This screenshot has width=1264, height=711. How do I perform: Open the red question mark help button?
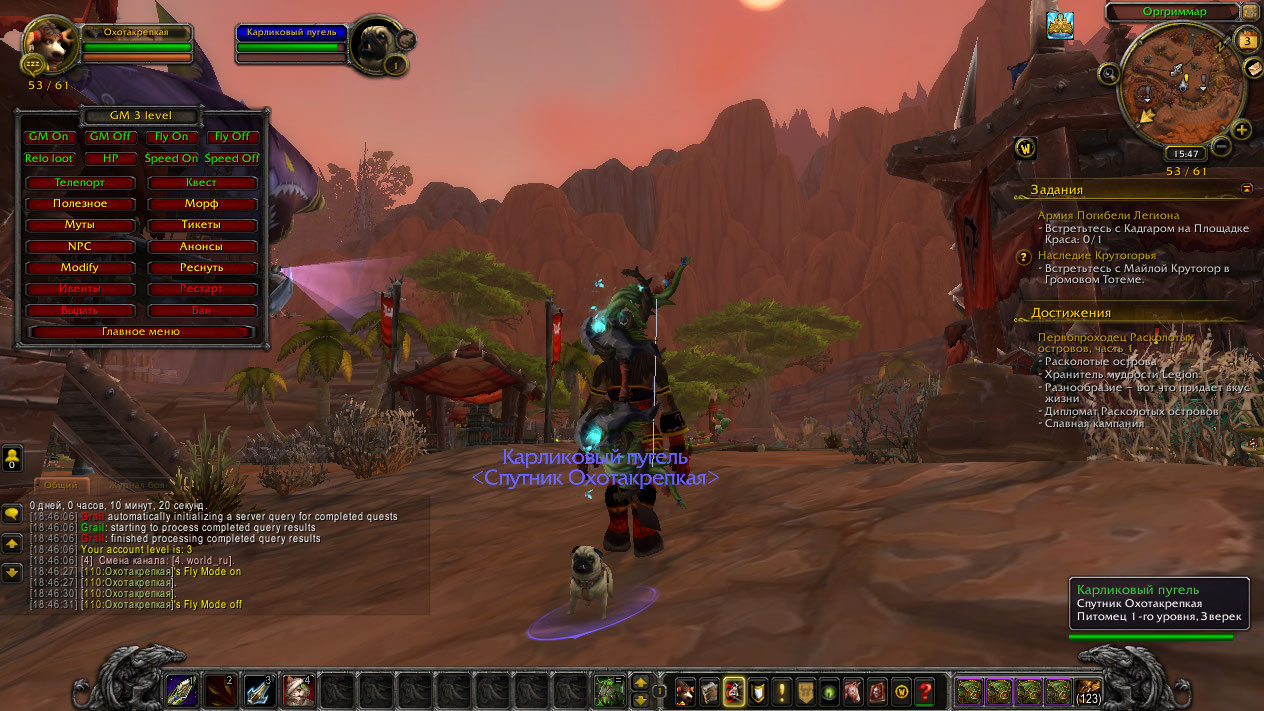pos(925,691)
